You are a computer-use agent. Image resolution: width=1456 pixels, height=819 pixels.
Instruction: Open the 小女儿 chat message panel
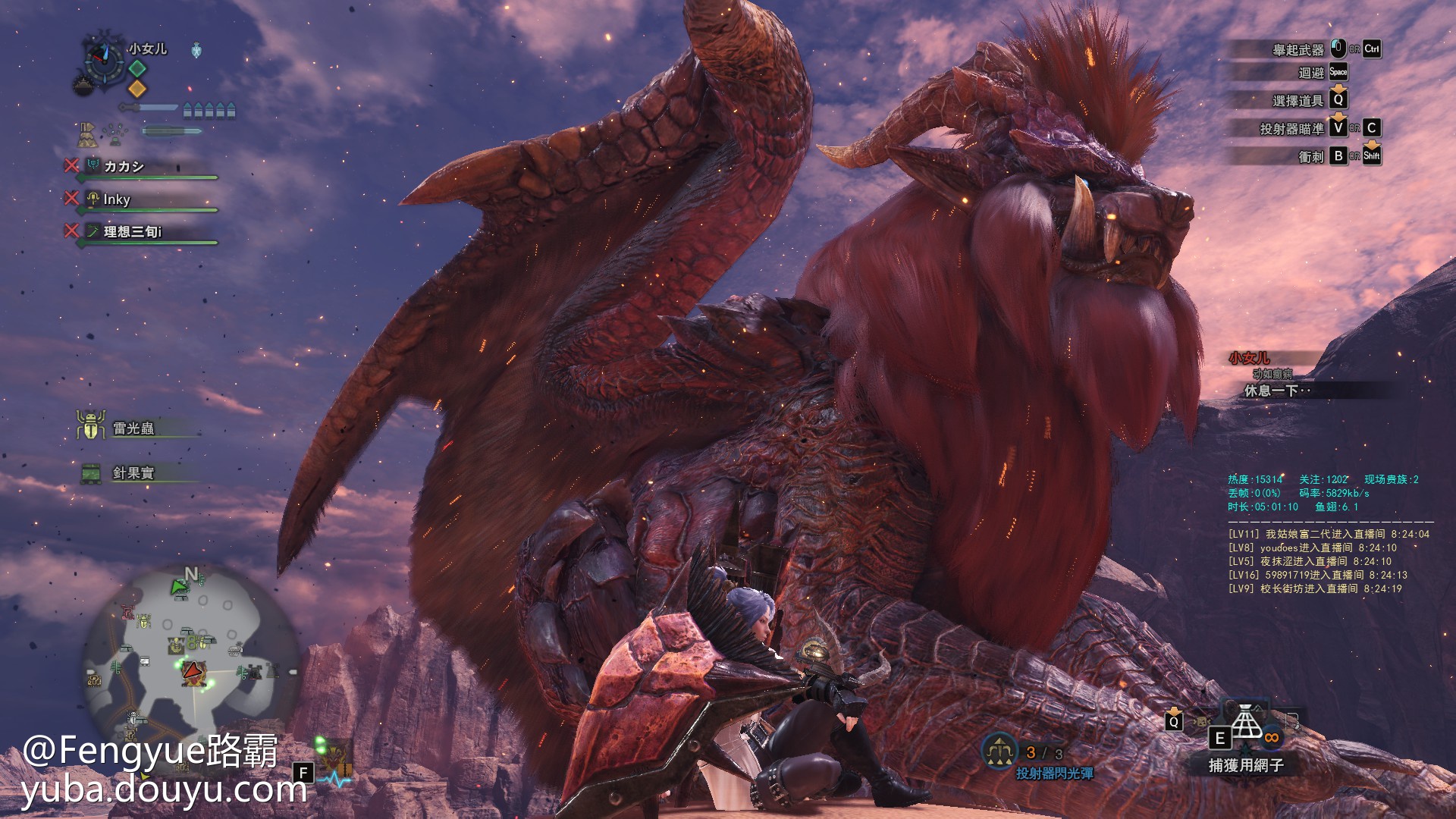pyautogui.click(x=1289, y=375)
